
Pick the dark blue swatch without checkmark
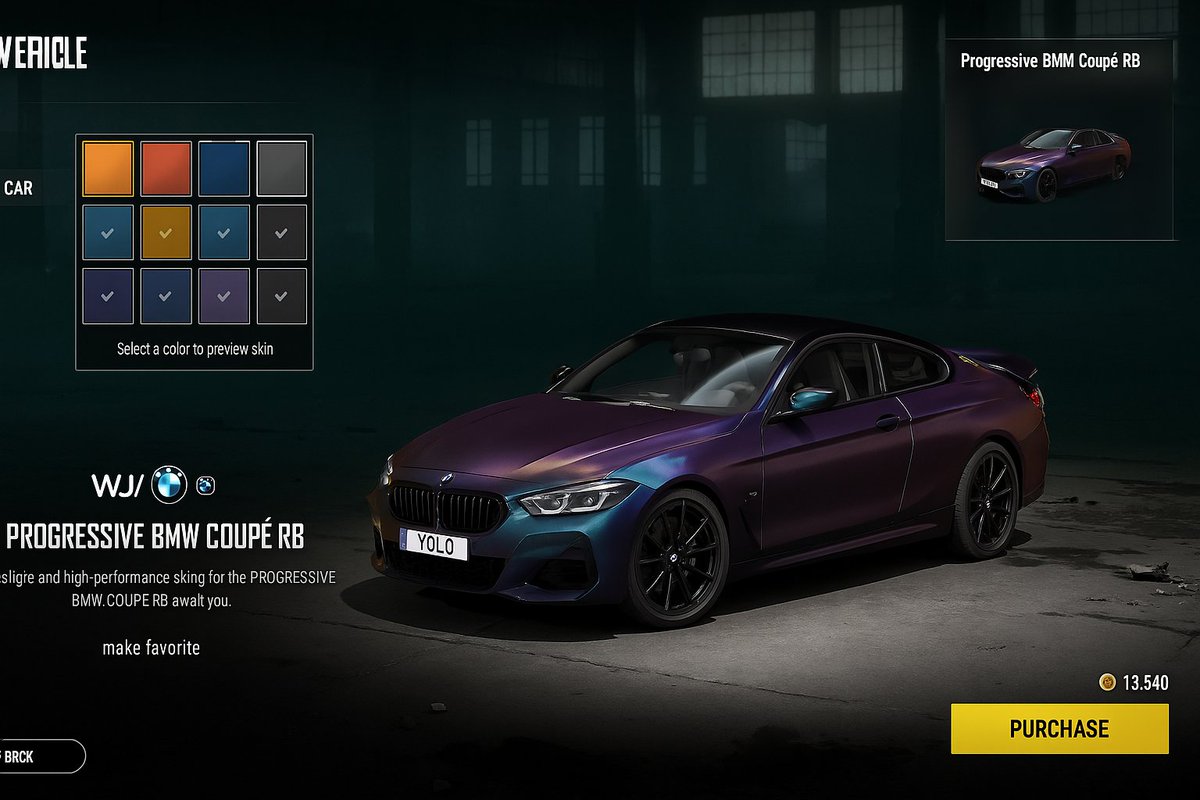coord(224,168)
